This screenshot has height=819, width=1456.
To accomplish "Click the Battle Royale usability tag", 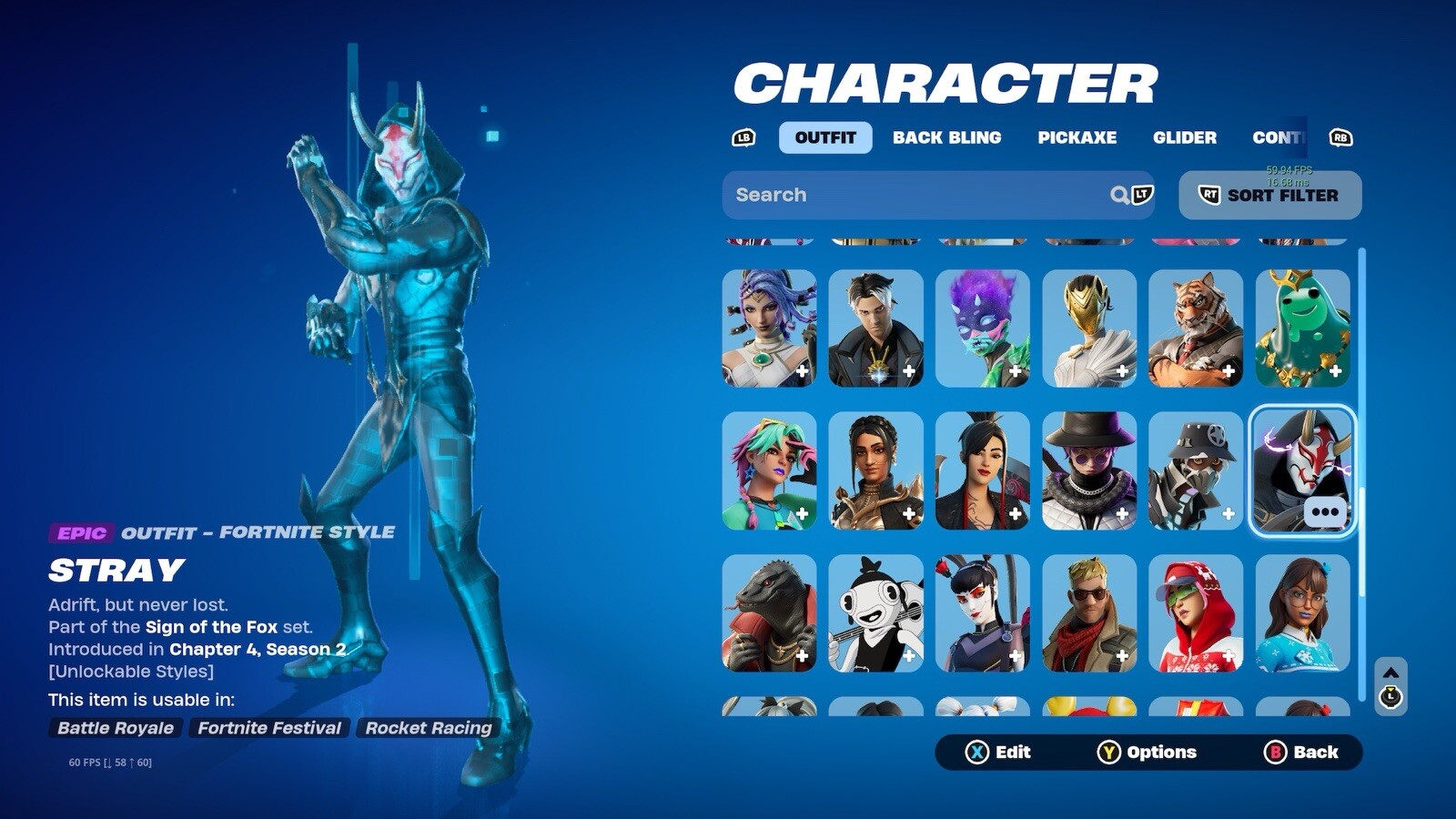I will click(116, 728).
